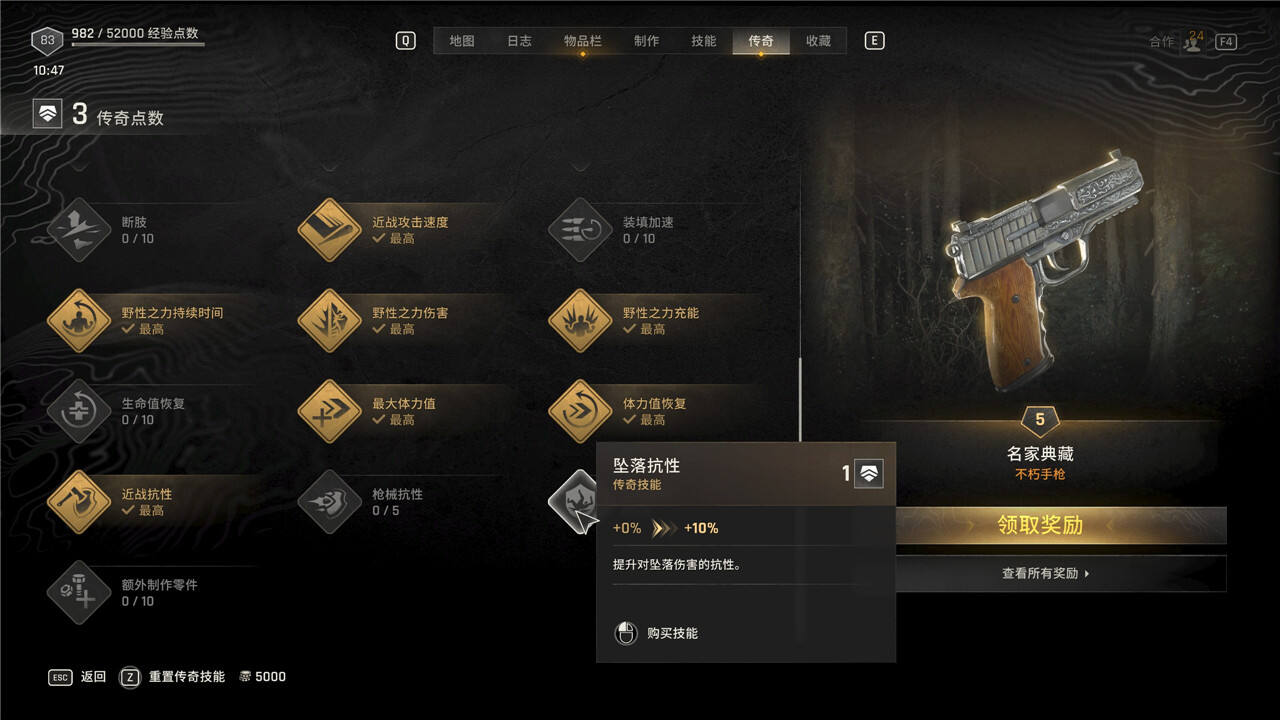The image size is (1280, 720).
Task: Select the 枪械抗性 skill
Action: coord(329,502)
